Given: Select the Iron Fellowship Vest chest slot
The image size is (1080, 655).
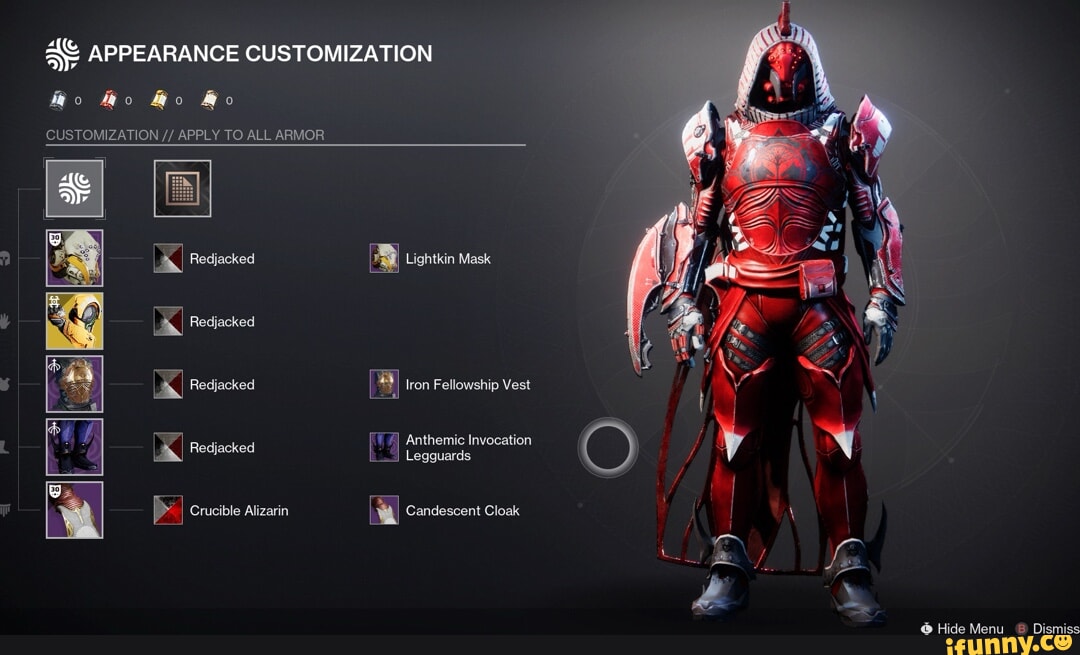Looking at the screenshot, I should [74, 384].
